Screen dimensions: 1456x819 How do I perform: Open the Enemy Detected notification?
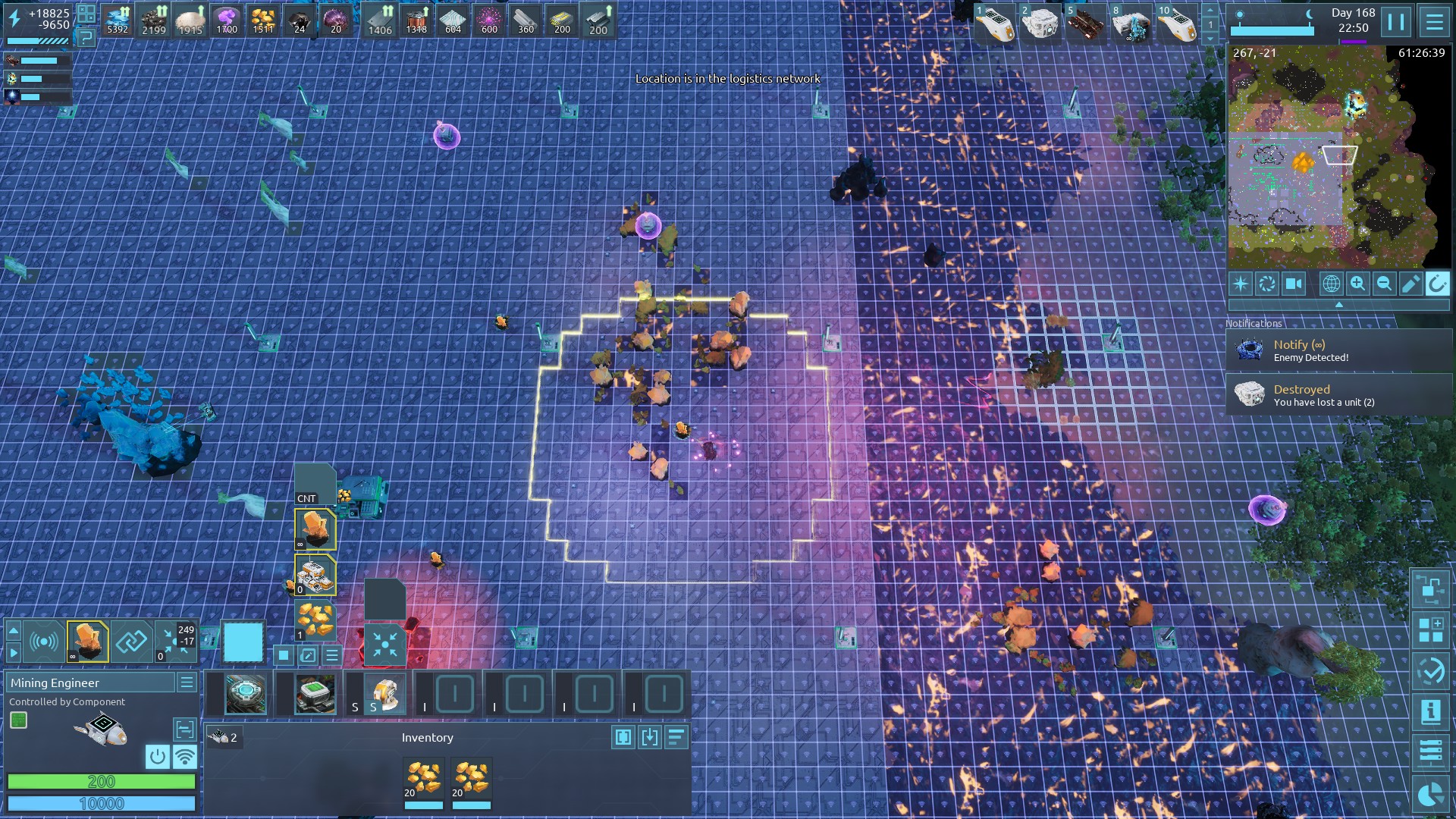[x=1338, y=350]
